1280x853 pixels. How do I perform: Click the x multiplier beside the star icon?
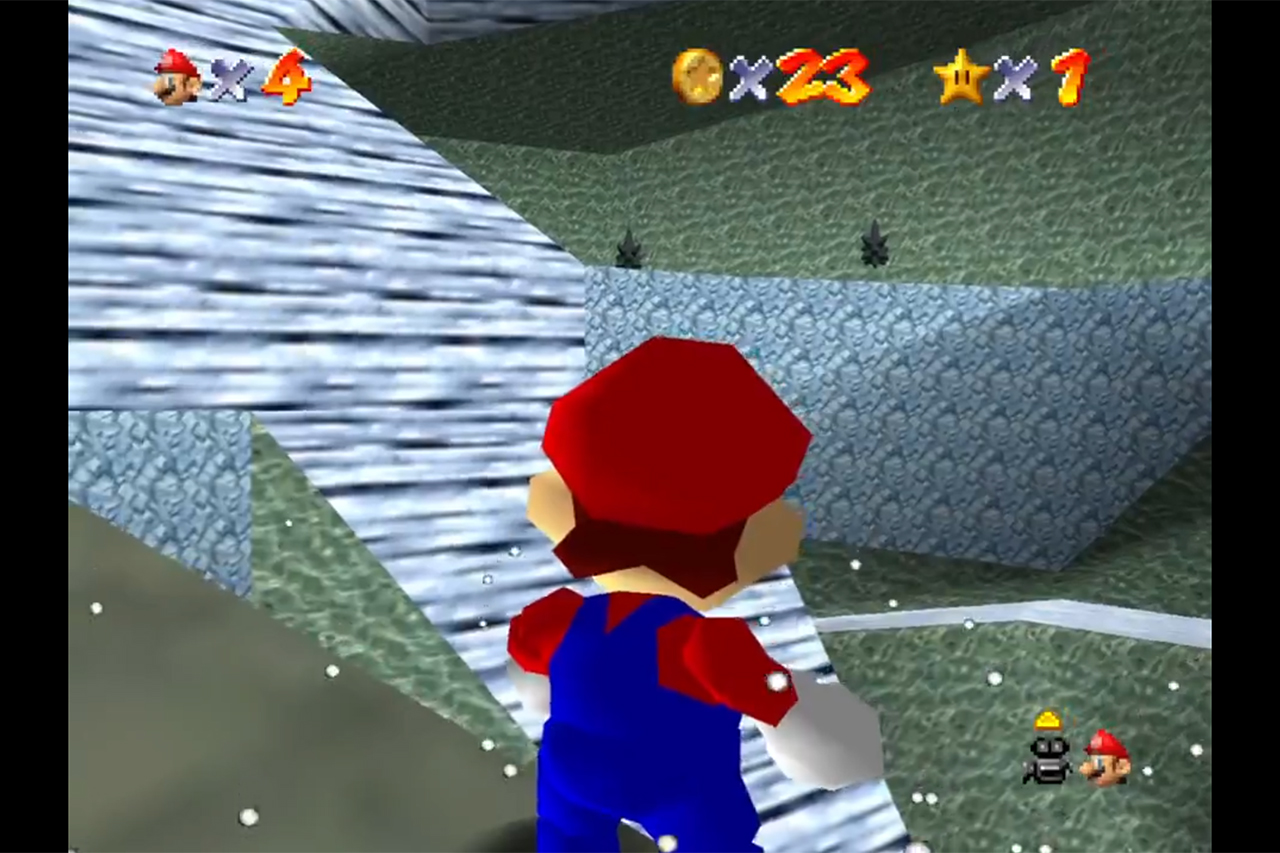(x=1013, y=80)
